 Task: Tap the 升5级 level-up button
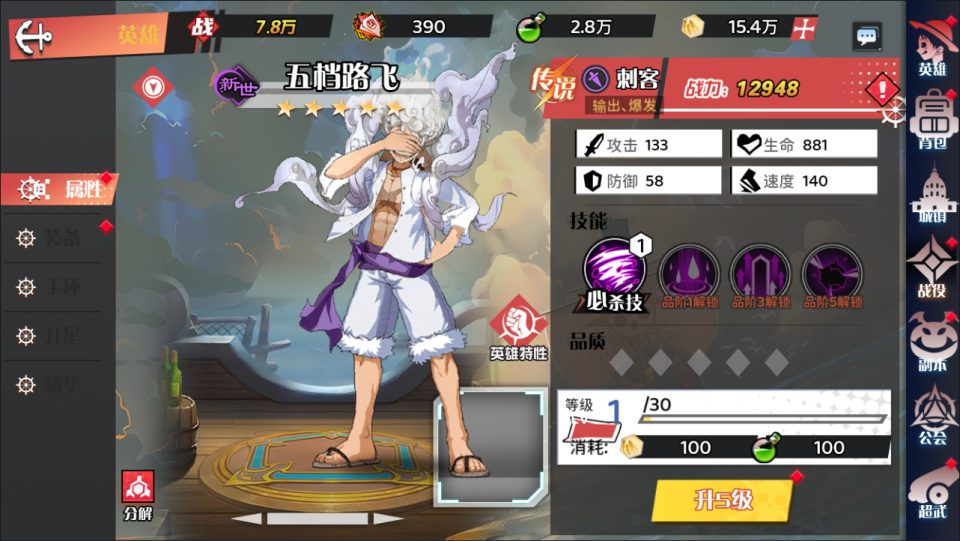click(722, 500)
